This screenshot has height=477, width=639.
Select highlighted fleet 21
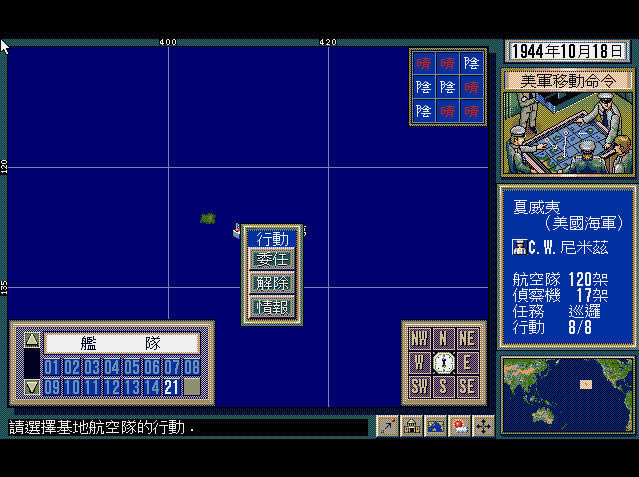pos(172,386)
